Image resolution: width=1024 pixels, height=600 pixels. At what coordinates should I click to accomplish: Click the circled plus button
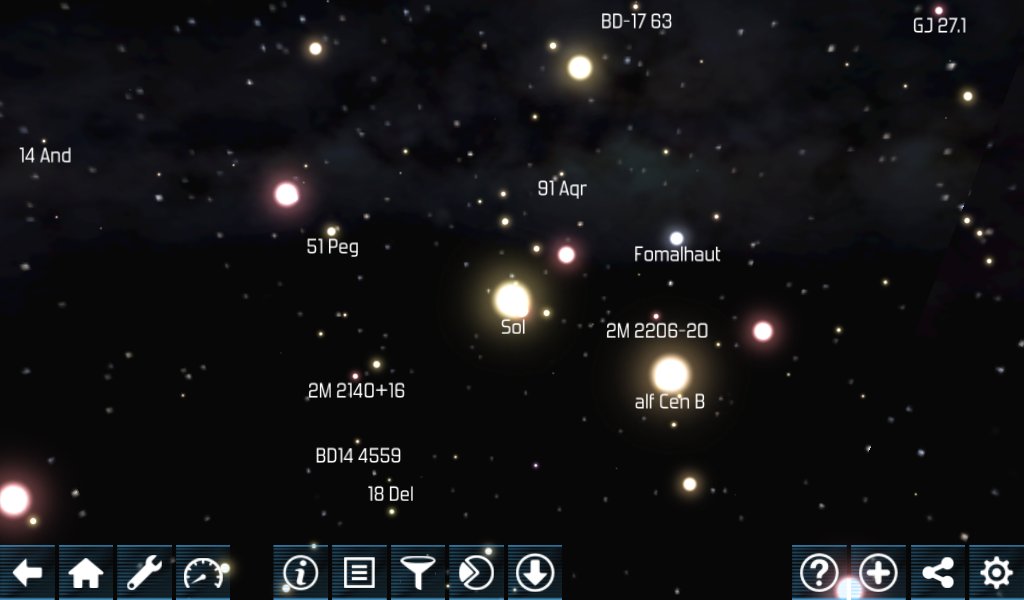878,573
